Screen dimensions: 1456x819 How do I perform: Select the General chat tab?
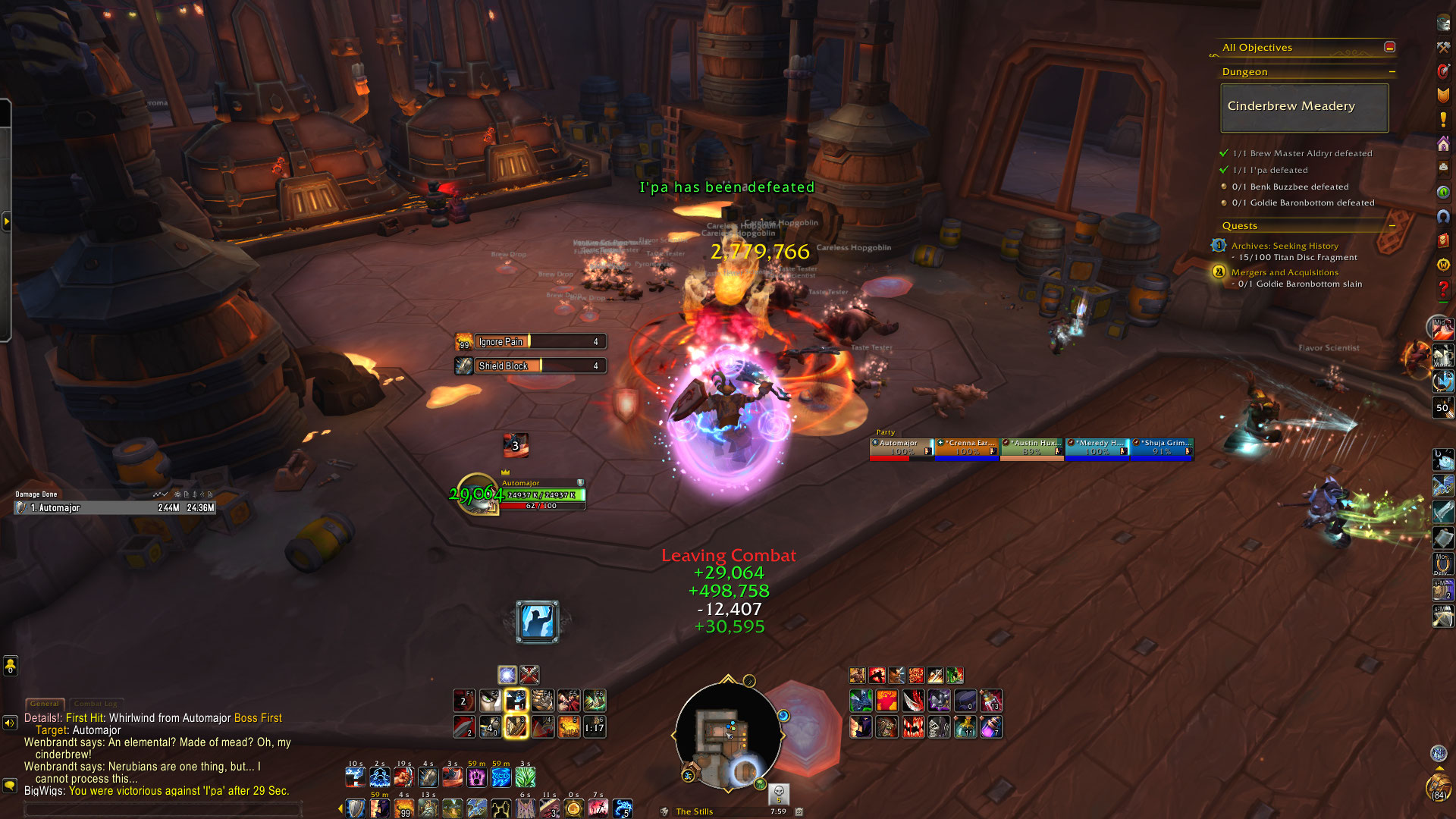pos(45,704)
